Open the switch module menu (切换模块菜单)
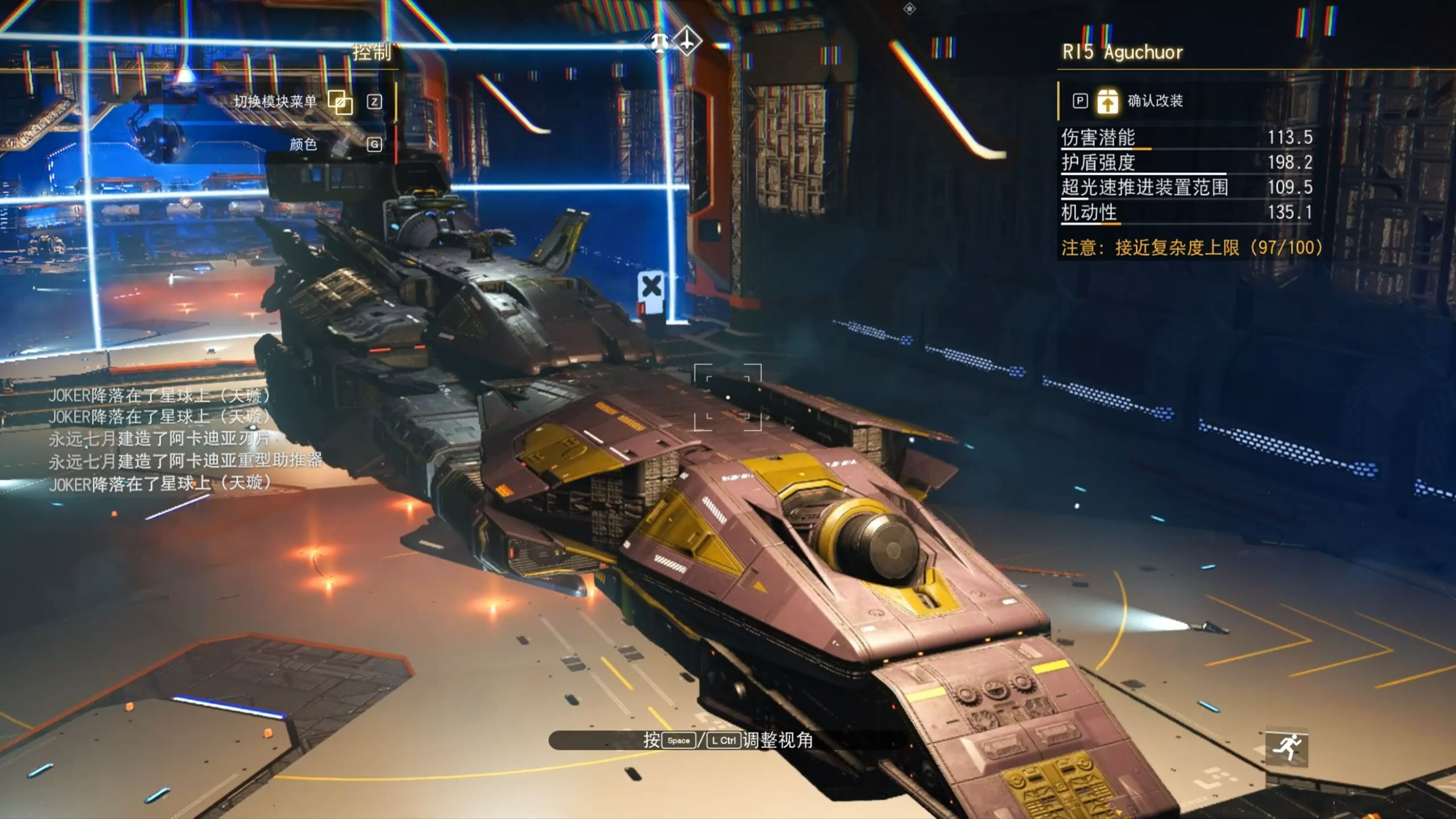This screenshot has height=819, width=1456. [x=276, y=102]
